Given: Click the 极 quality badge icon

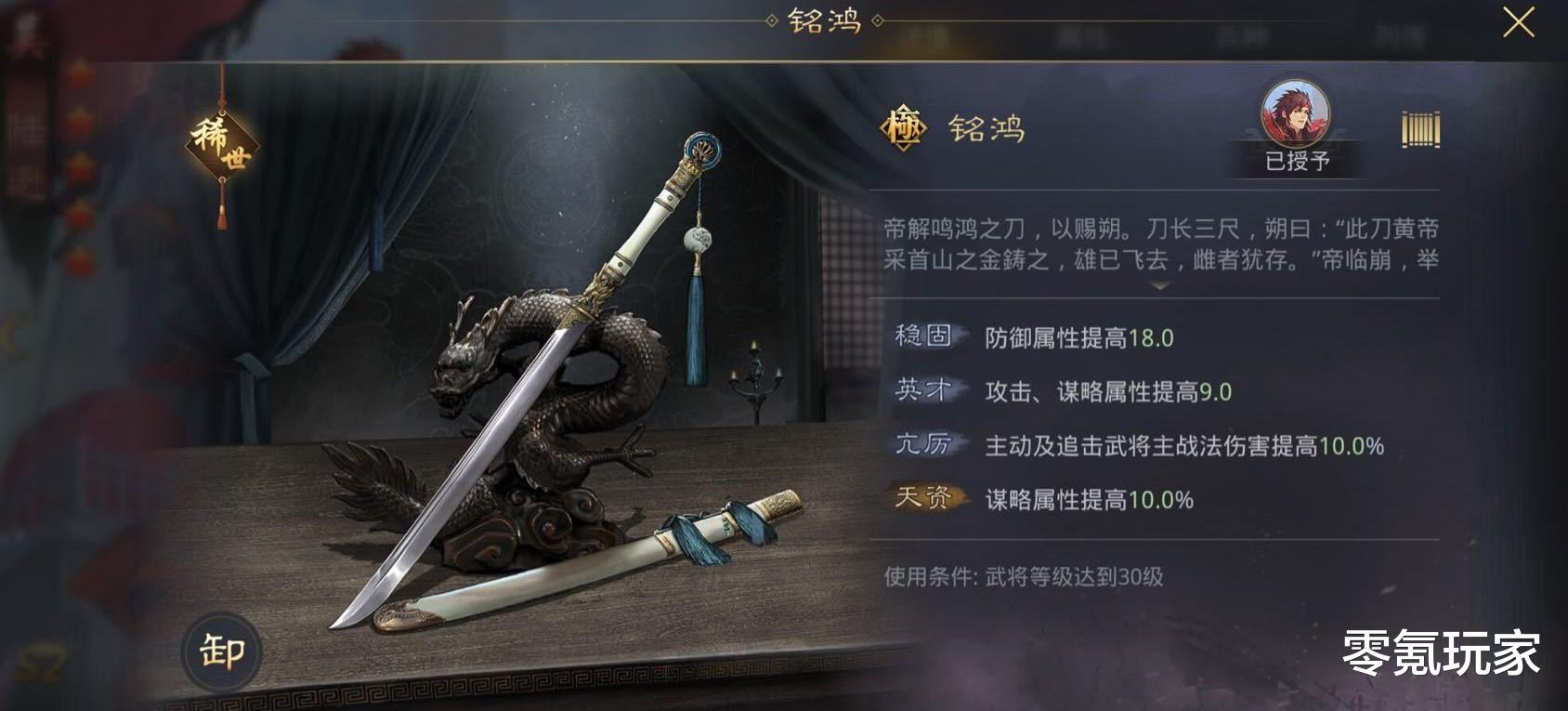Looking at the screenshot, I should point(905,129).
